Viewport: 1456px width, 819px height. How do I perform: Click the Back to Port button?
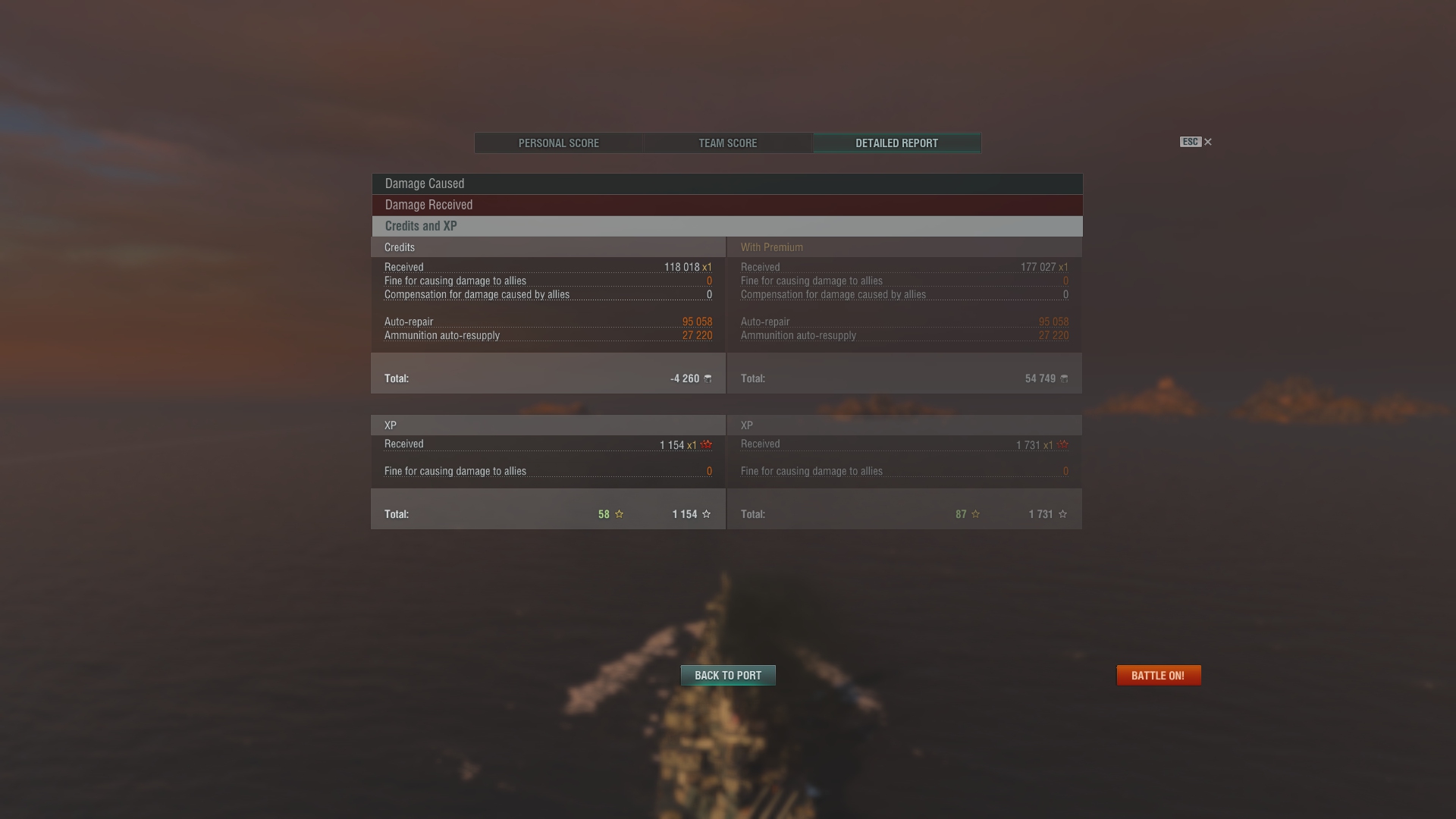click(727, 676)
